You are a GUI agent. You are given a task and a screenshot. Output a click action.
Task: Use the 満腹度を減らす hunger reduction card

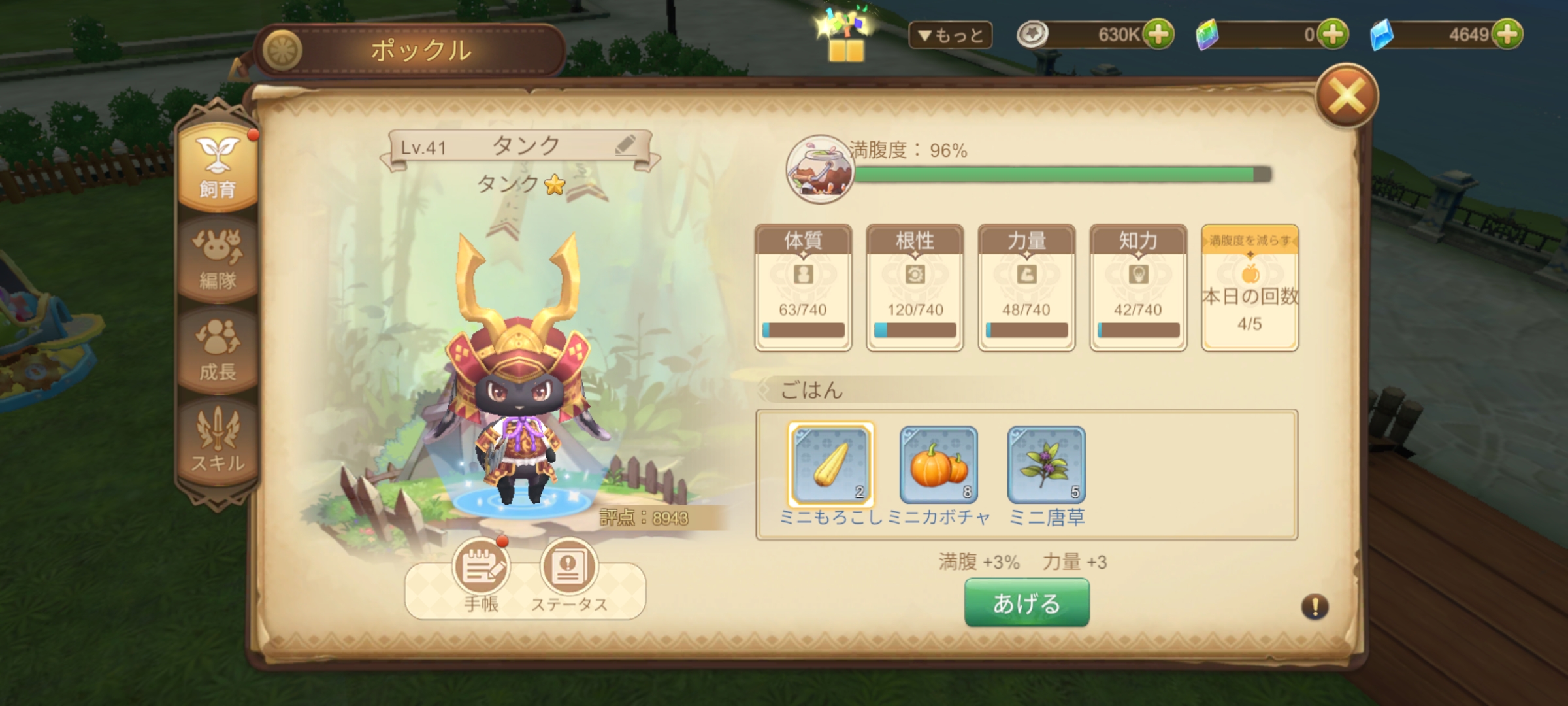1249,288
